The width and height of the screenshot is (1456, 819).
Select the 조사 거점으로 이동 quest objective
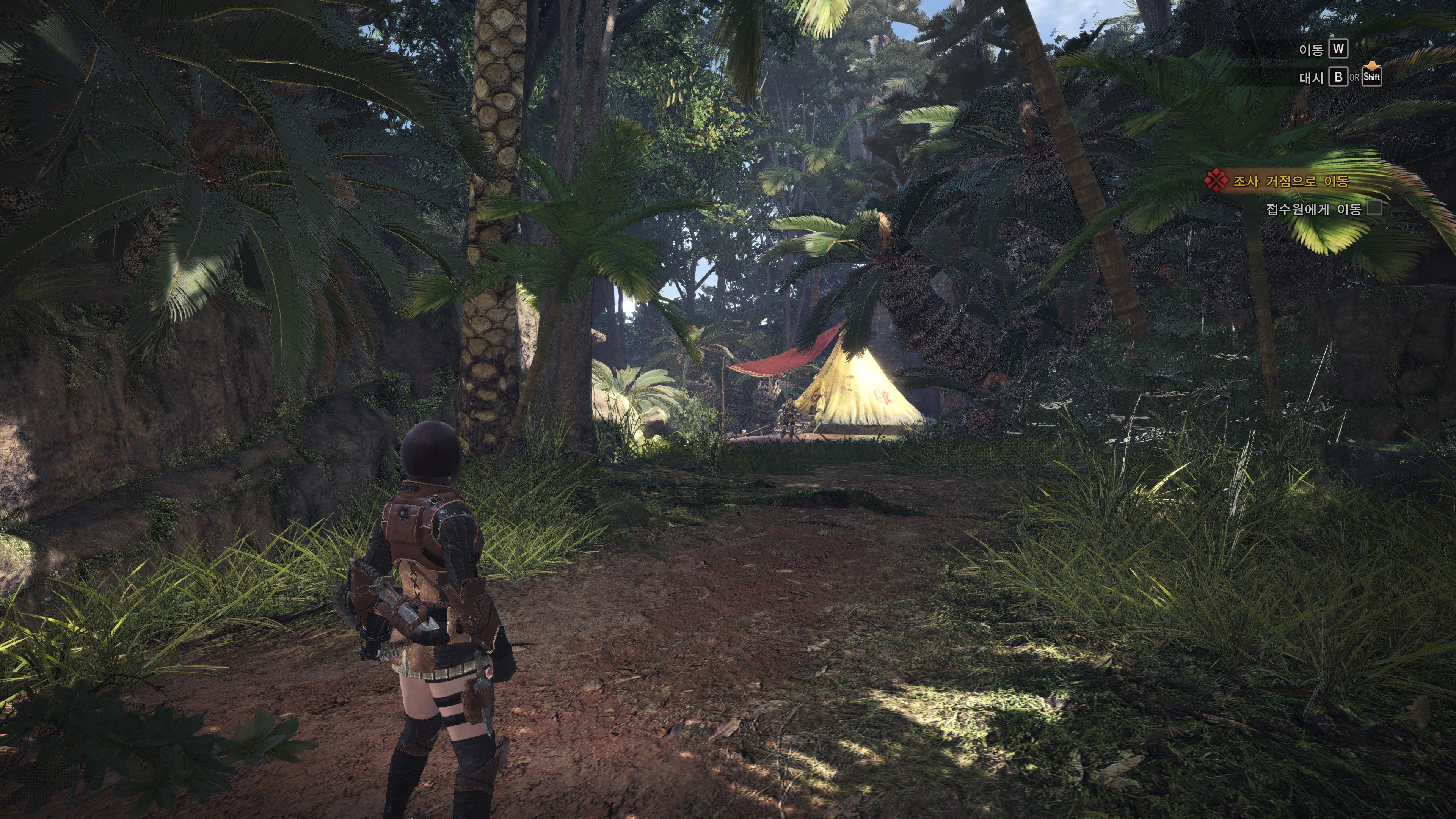[1290, 182]
